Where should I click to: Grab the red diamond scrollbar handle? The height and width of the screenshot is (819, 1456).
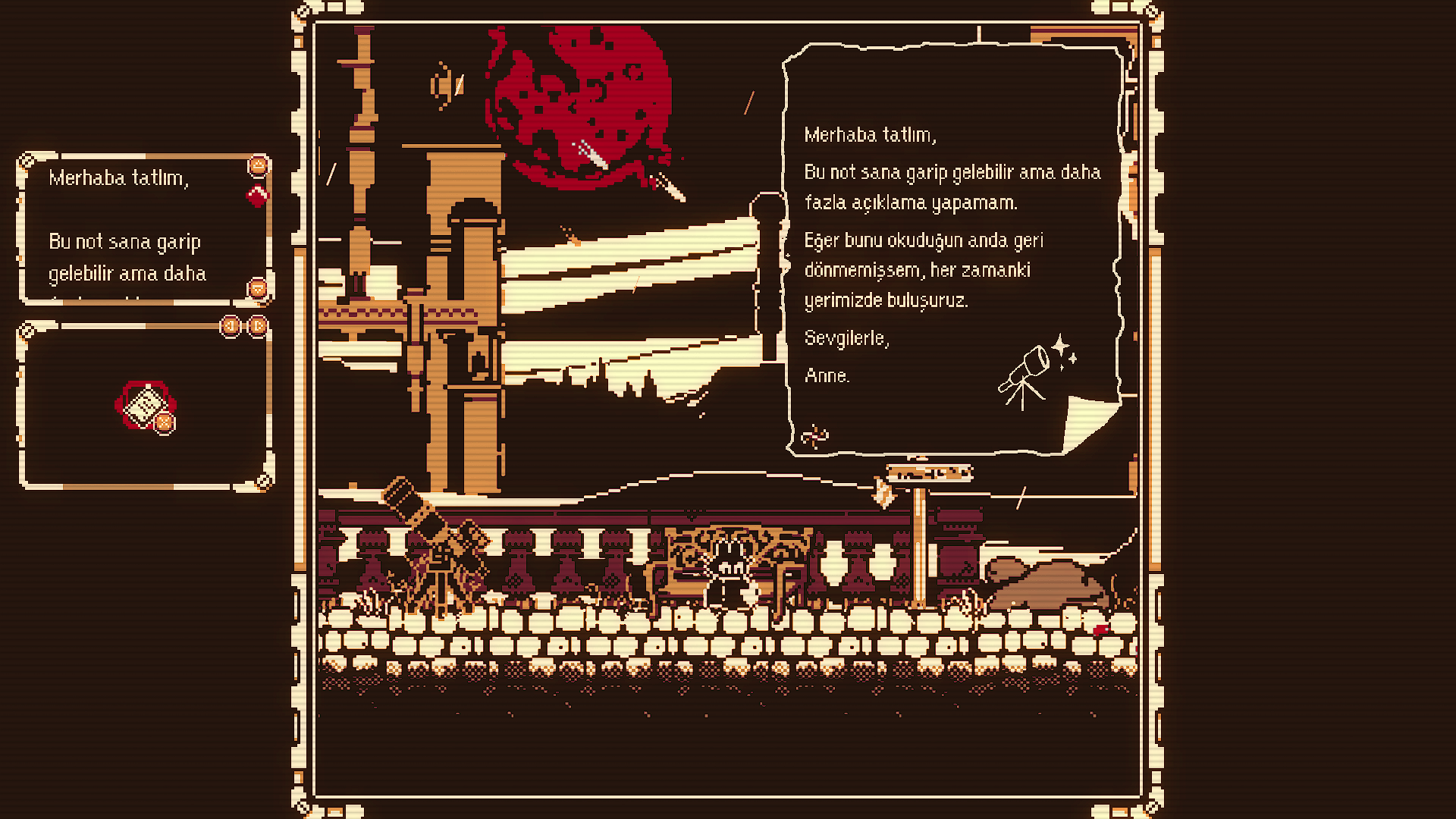coord(257,196)
